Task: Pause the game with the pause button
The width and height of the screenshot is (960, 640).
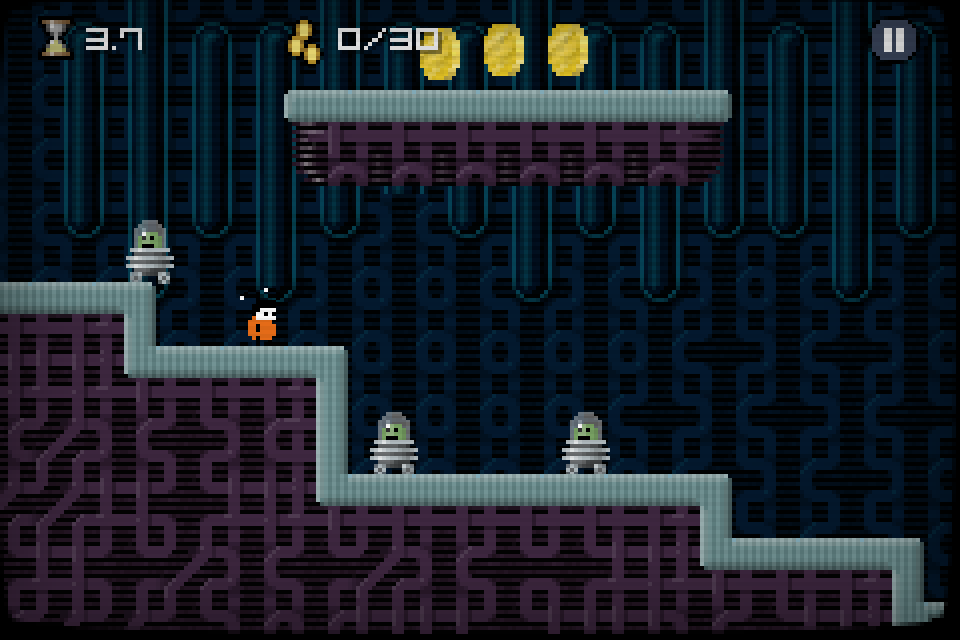Action: 894,40
